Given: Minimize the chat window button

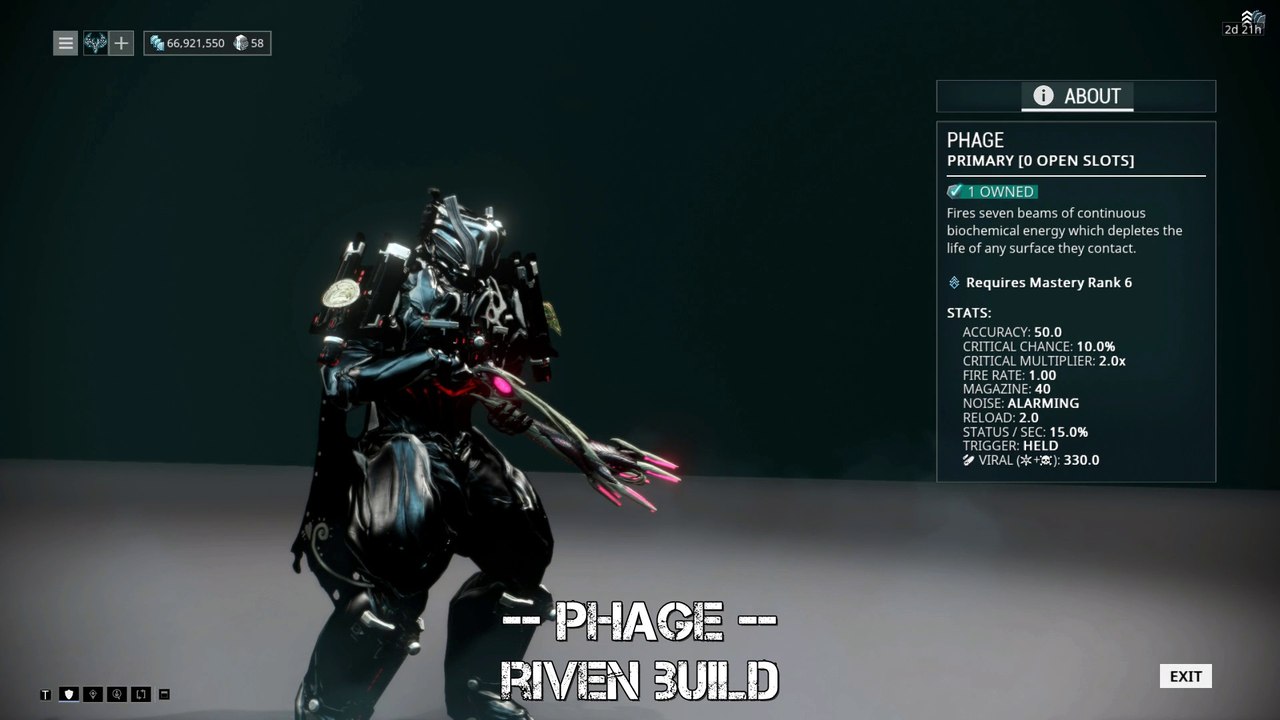Looking at the screenshot, I should pyautogui.click(x=165, y=694).
